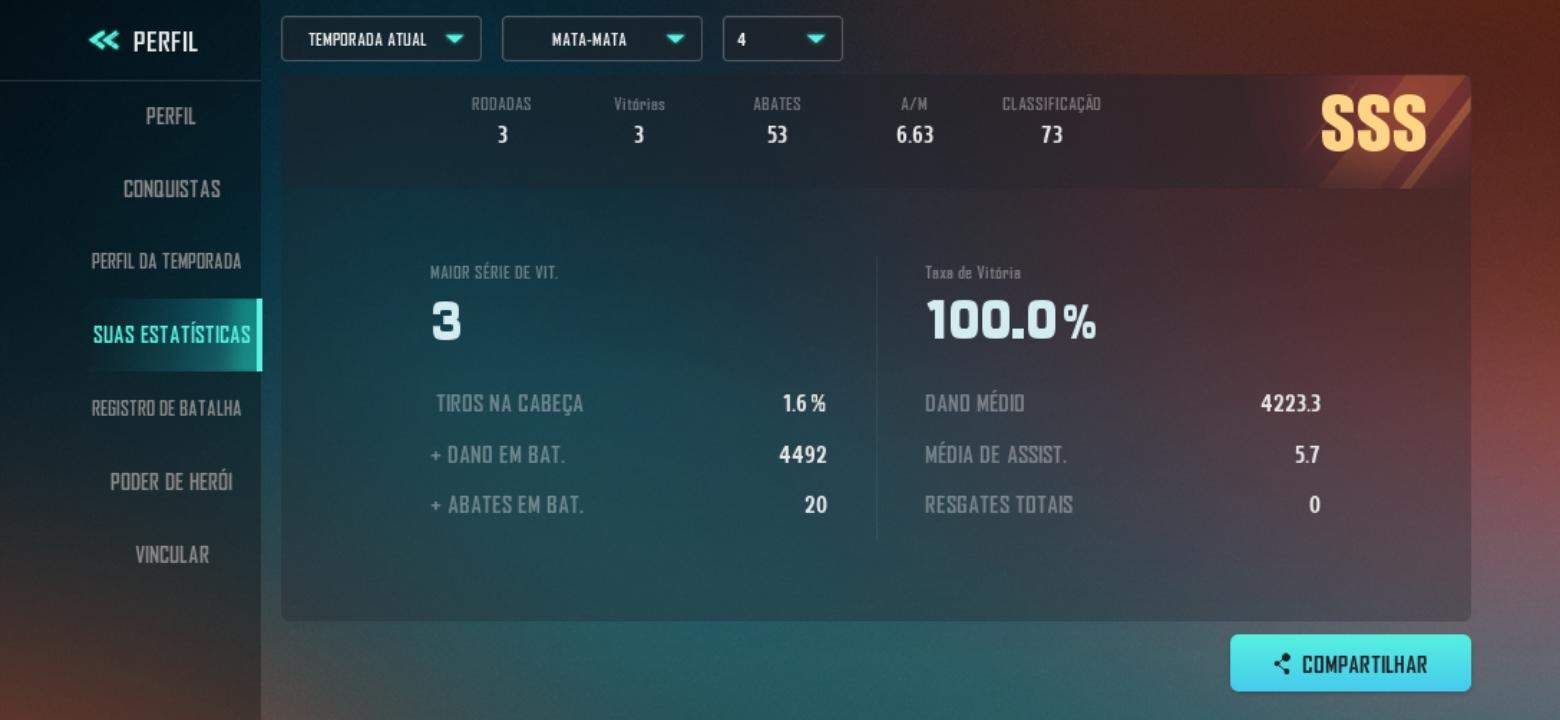Switch to the CONQUISTAS section

170,188
